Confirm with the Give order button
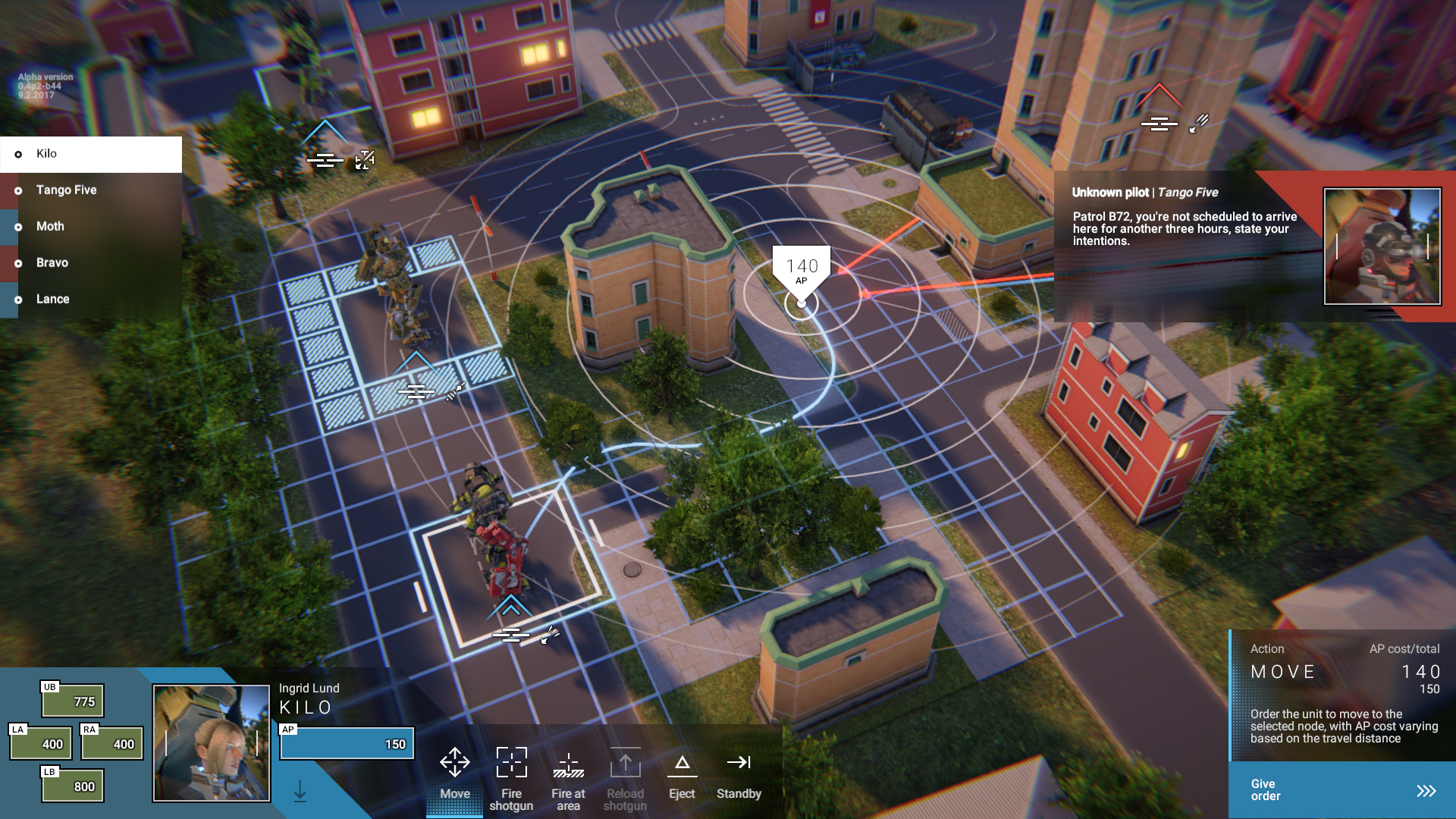 pos(1341,790)
